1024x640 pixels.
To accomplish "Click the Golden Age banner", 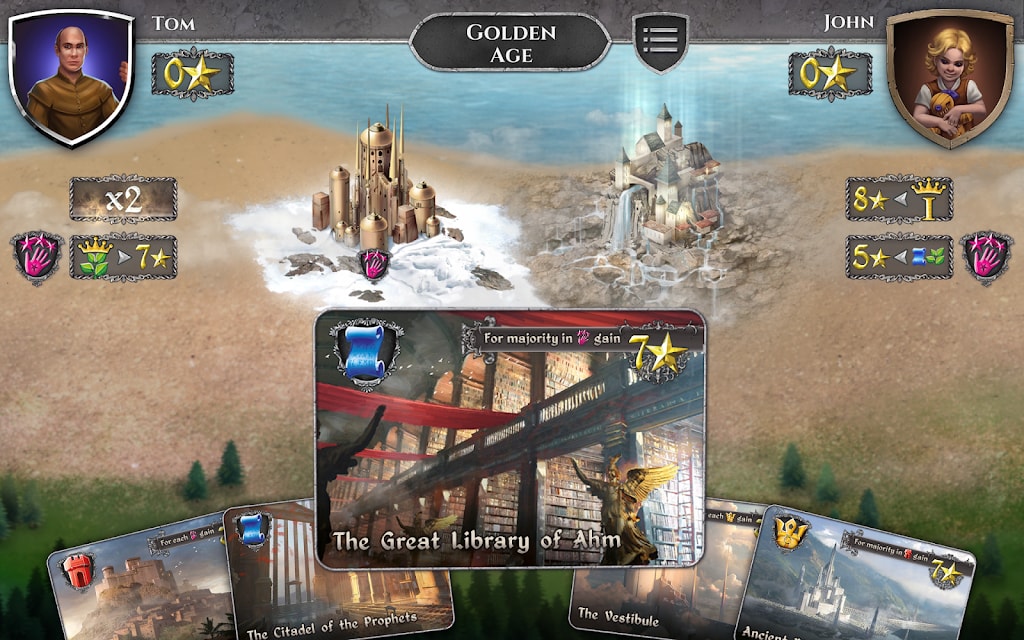I will [510, 43].
